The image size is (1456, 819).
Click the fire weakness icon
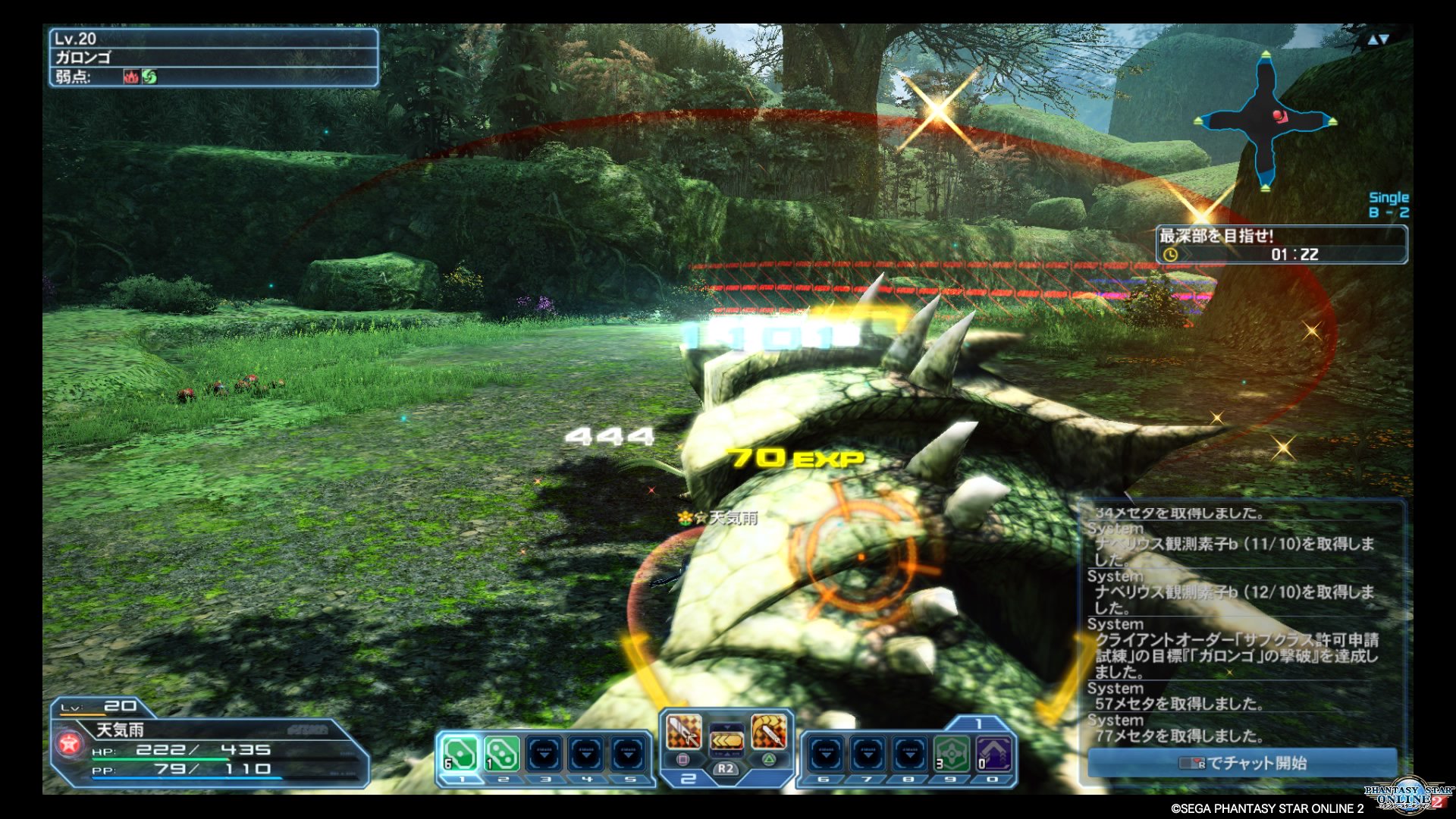pyautogui.click(x=131, y=77)
